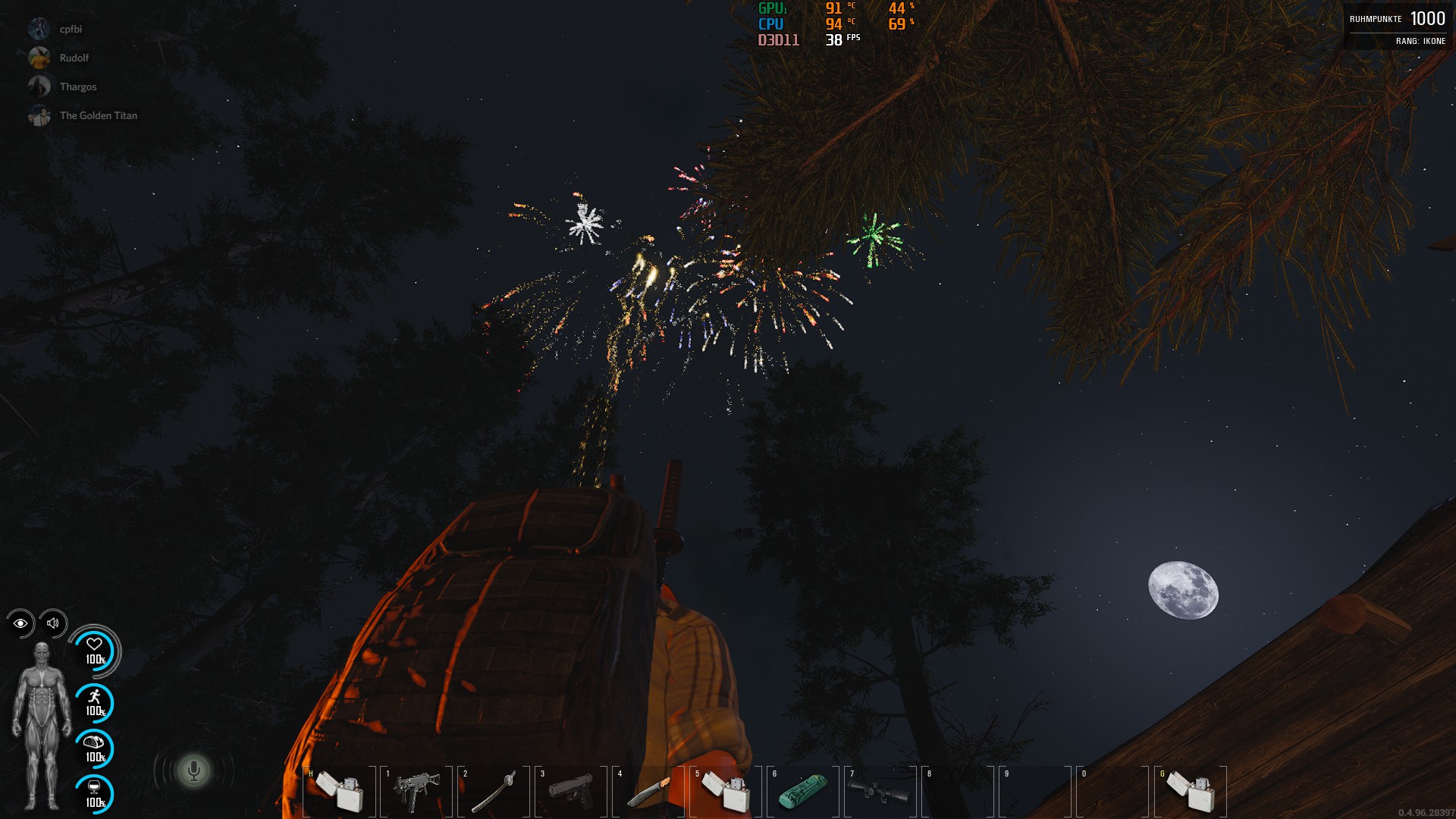This screenshot has height=819, width=1456.
Task: Select the lighter in slot G
Action: [1190, 791]
